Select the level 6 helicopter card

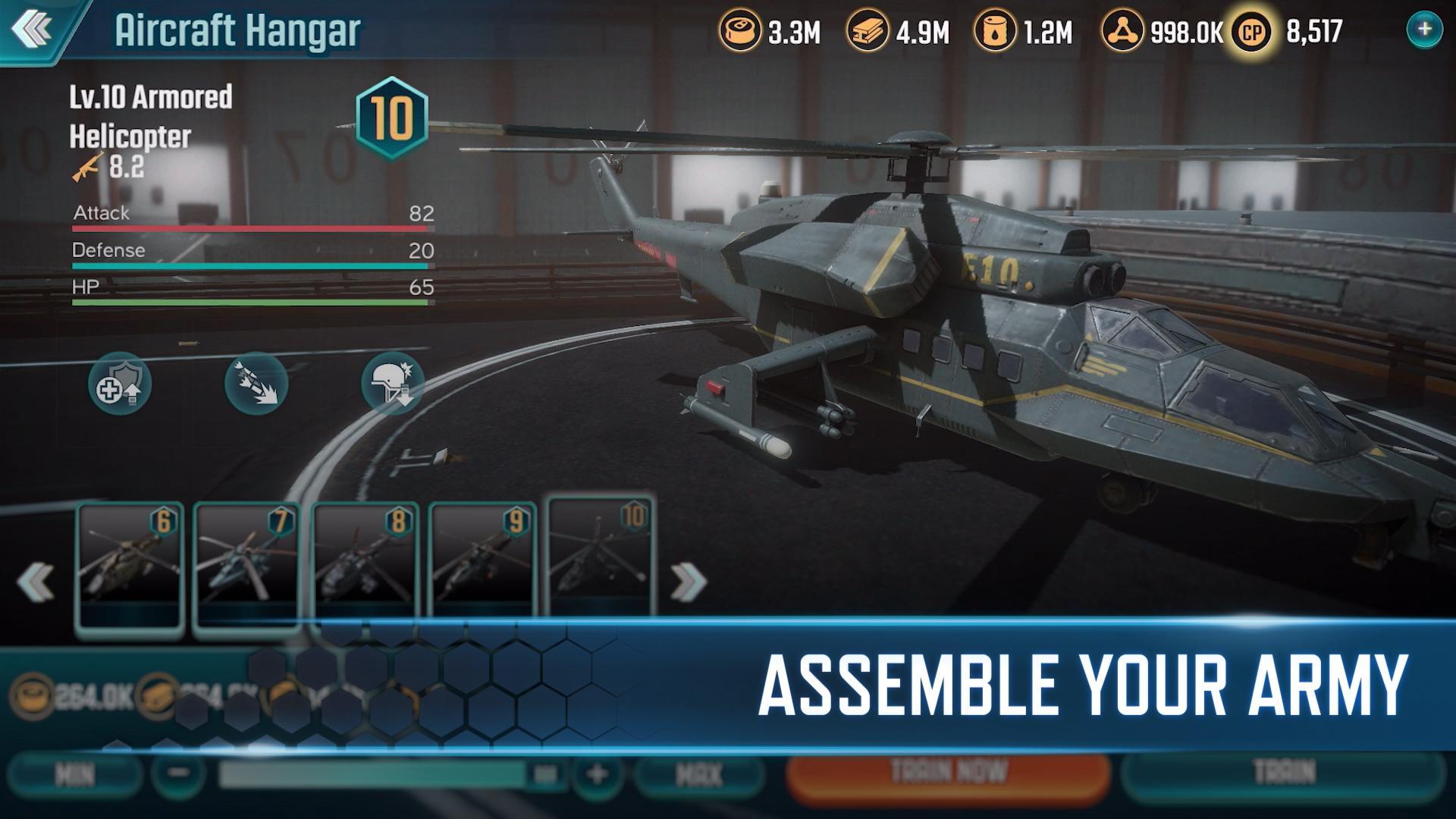pyautogui.click(x=130, y=565)
